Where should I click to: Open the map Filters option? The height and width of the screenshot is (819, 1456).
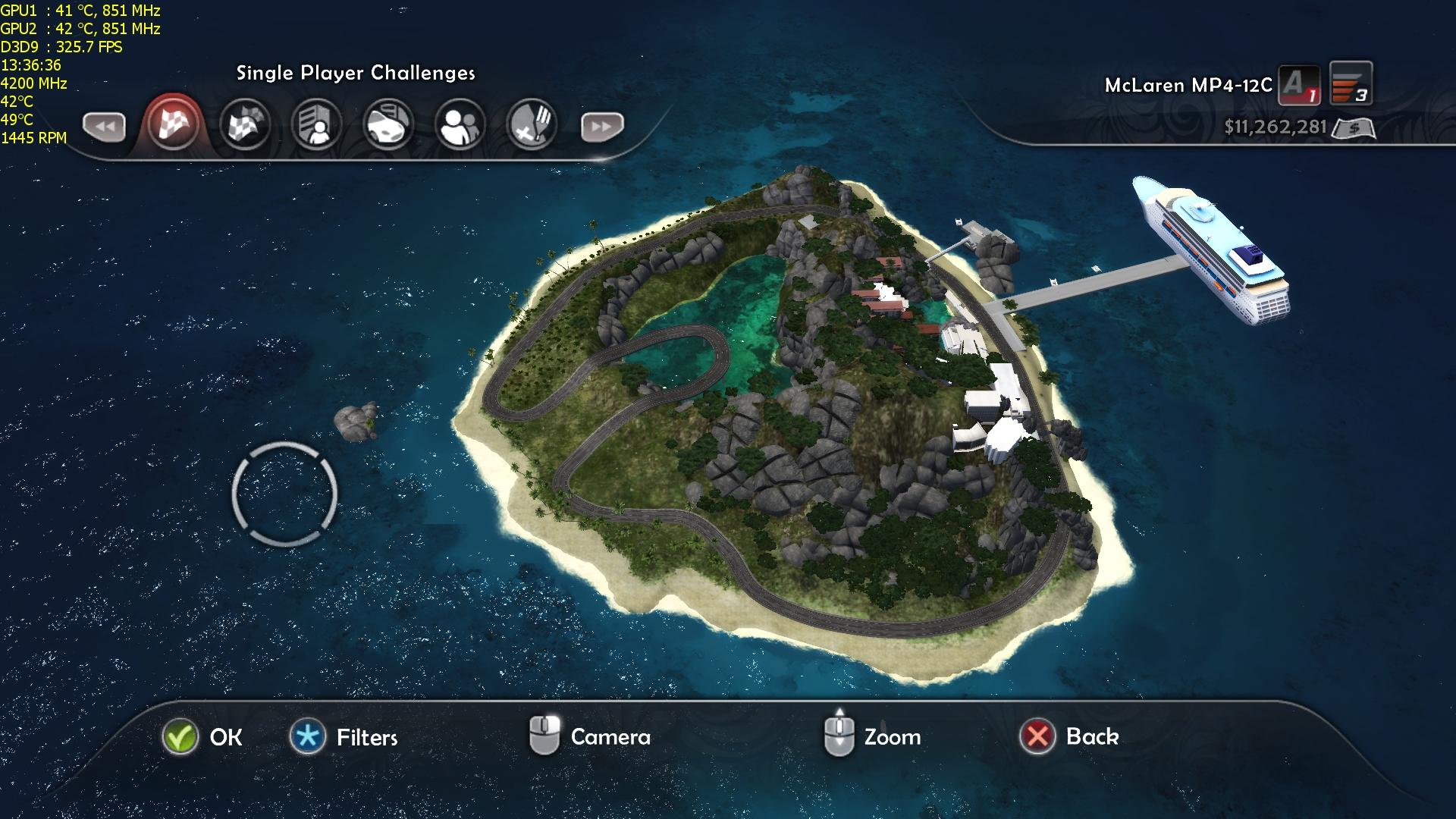[308, 737]
